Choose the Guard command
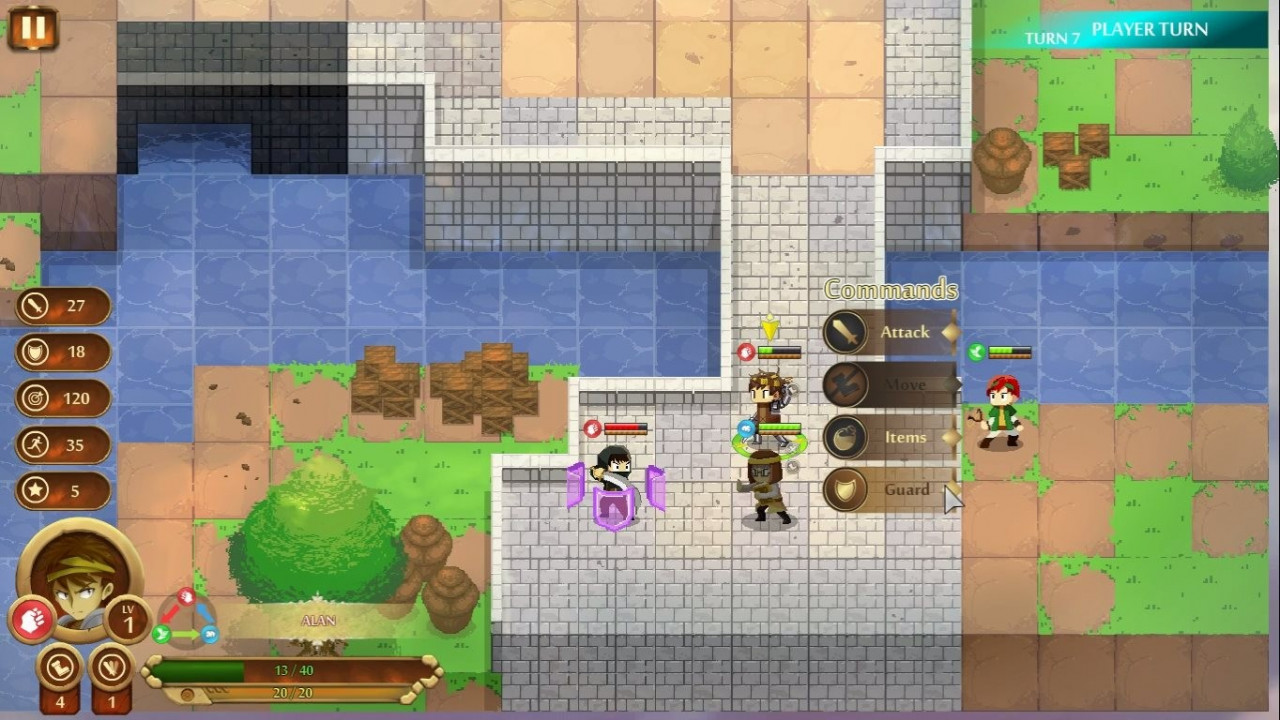Viewport: 1280px width, 720px height. [890, 490]
